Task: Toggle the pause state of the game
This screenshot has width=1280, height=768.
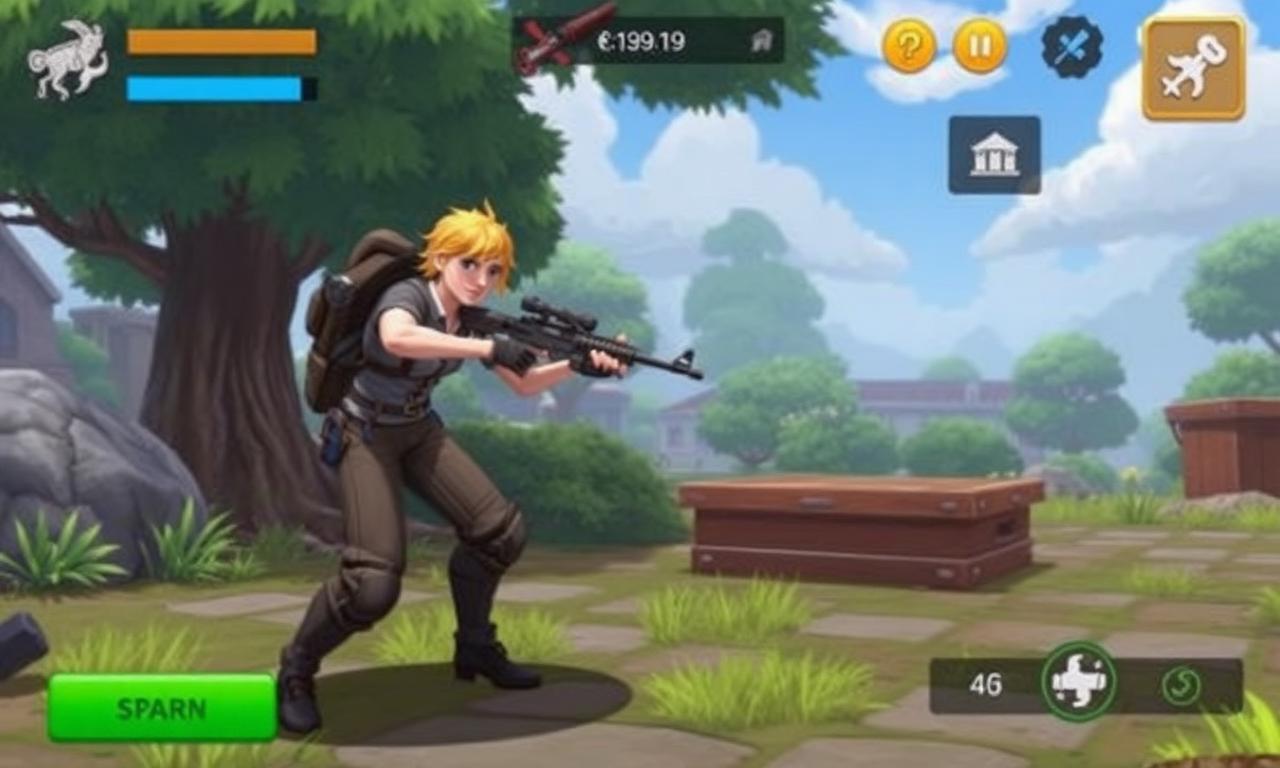Action: click(979, 44)
